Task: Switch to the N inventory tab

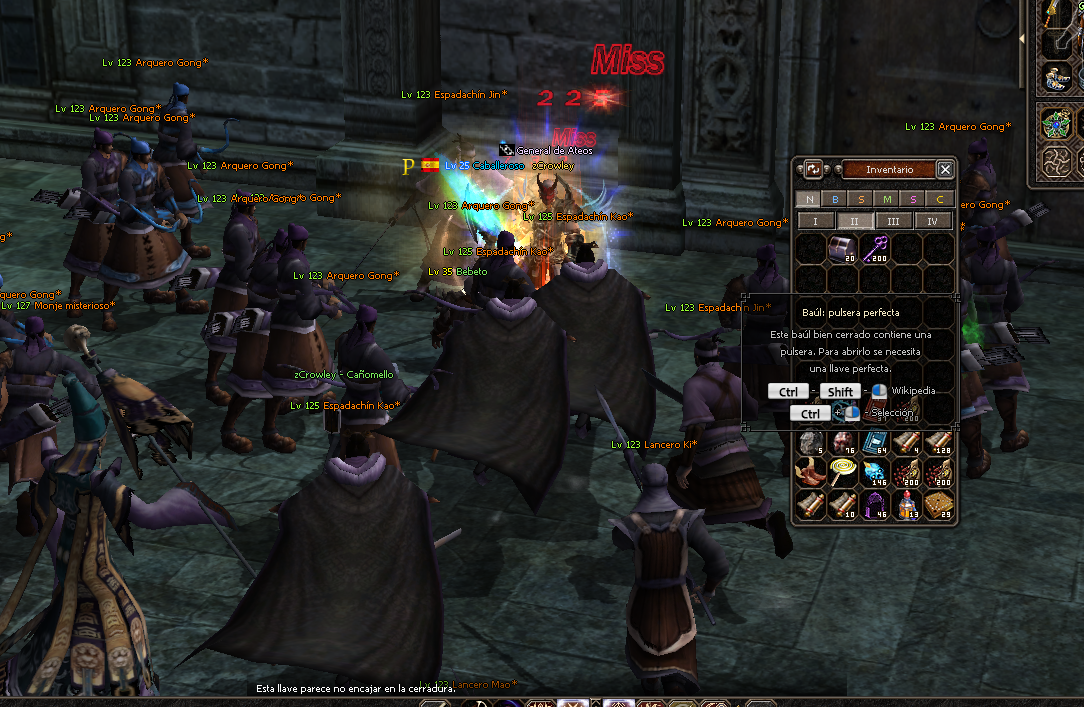Action: click(810, 199)
